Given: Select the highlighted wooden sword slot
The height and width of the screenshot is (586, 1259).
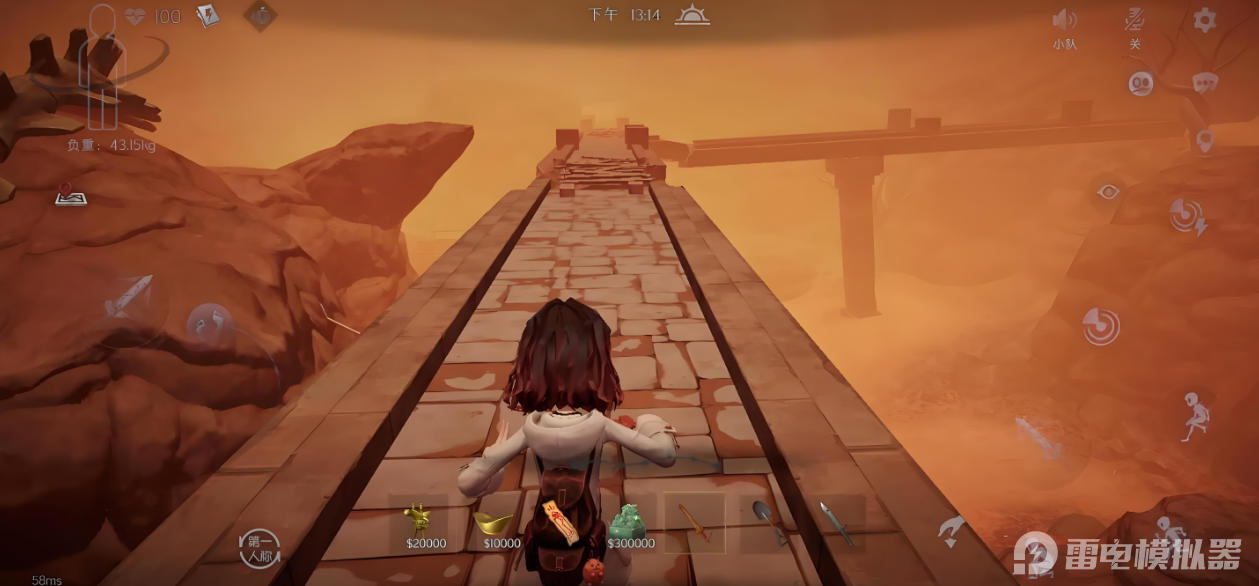Looking at the screenshot, I should pyautogui.click(x=695, y=522).
